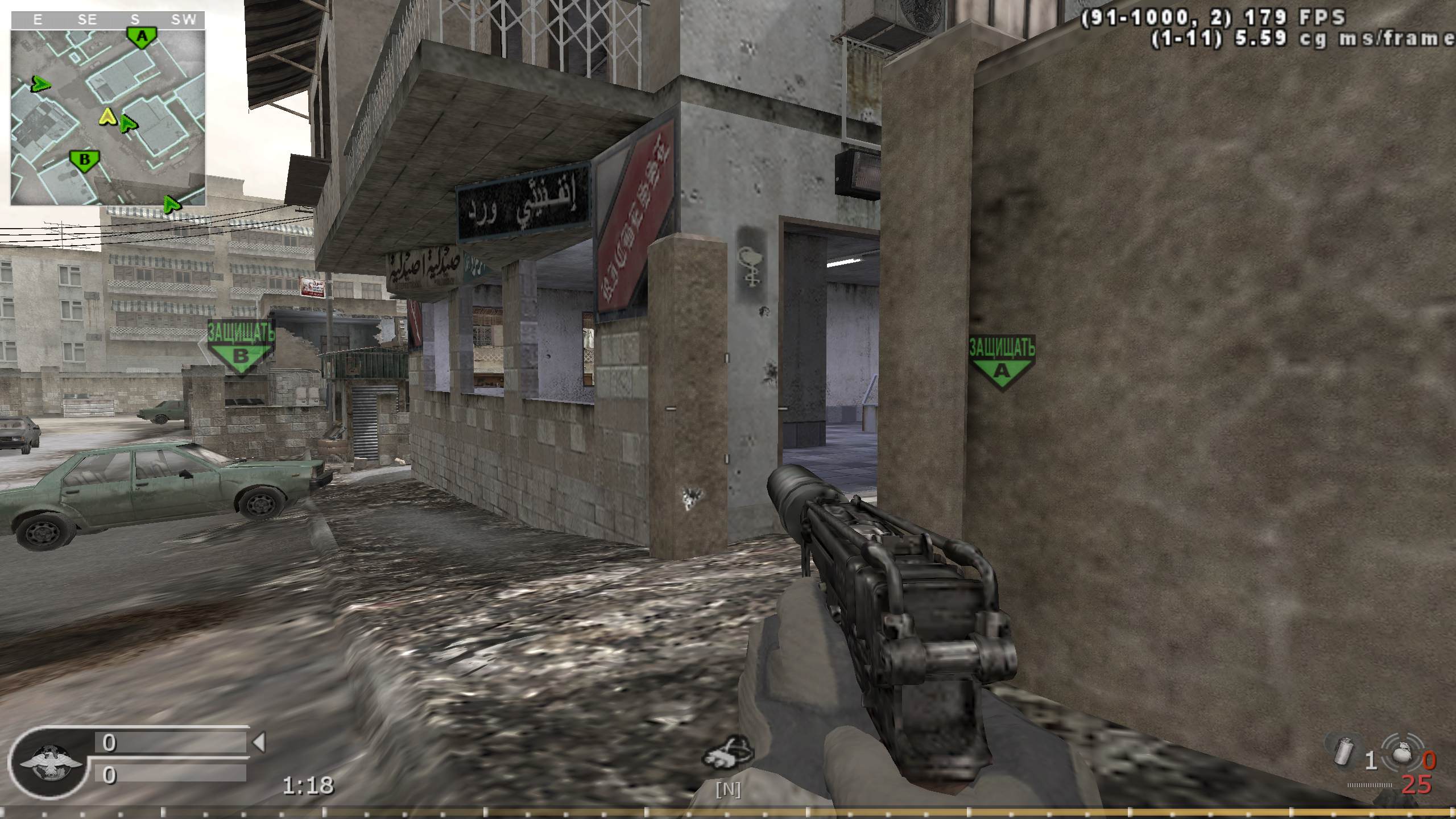Screen dimensions: 1456x819
Task: Select objective marker A on the minimap
Action: pos(142,36)
